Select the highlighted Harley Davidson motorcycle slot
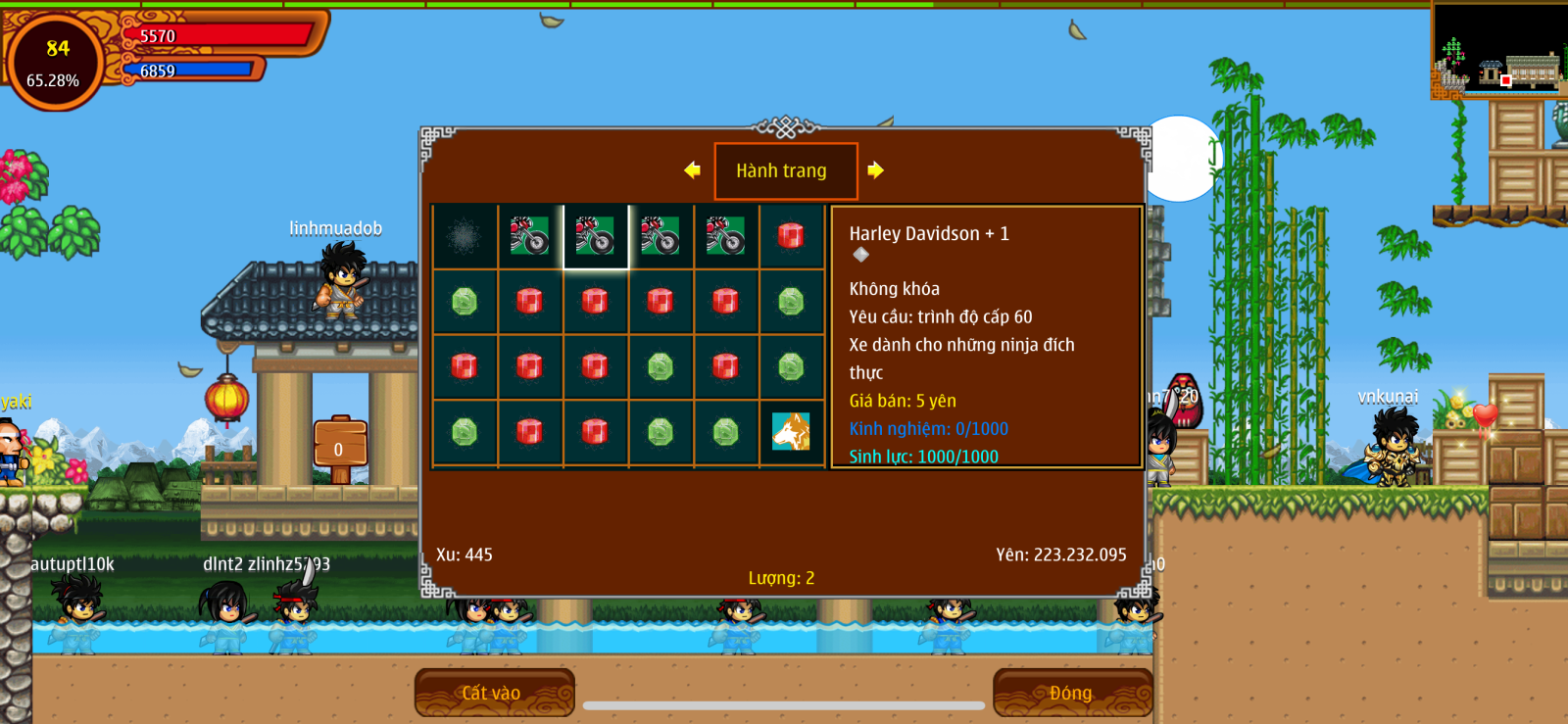Image resolution: width=1568 pixels, height=724 pixels. pyautogui.click(x=595, y=236)
